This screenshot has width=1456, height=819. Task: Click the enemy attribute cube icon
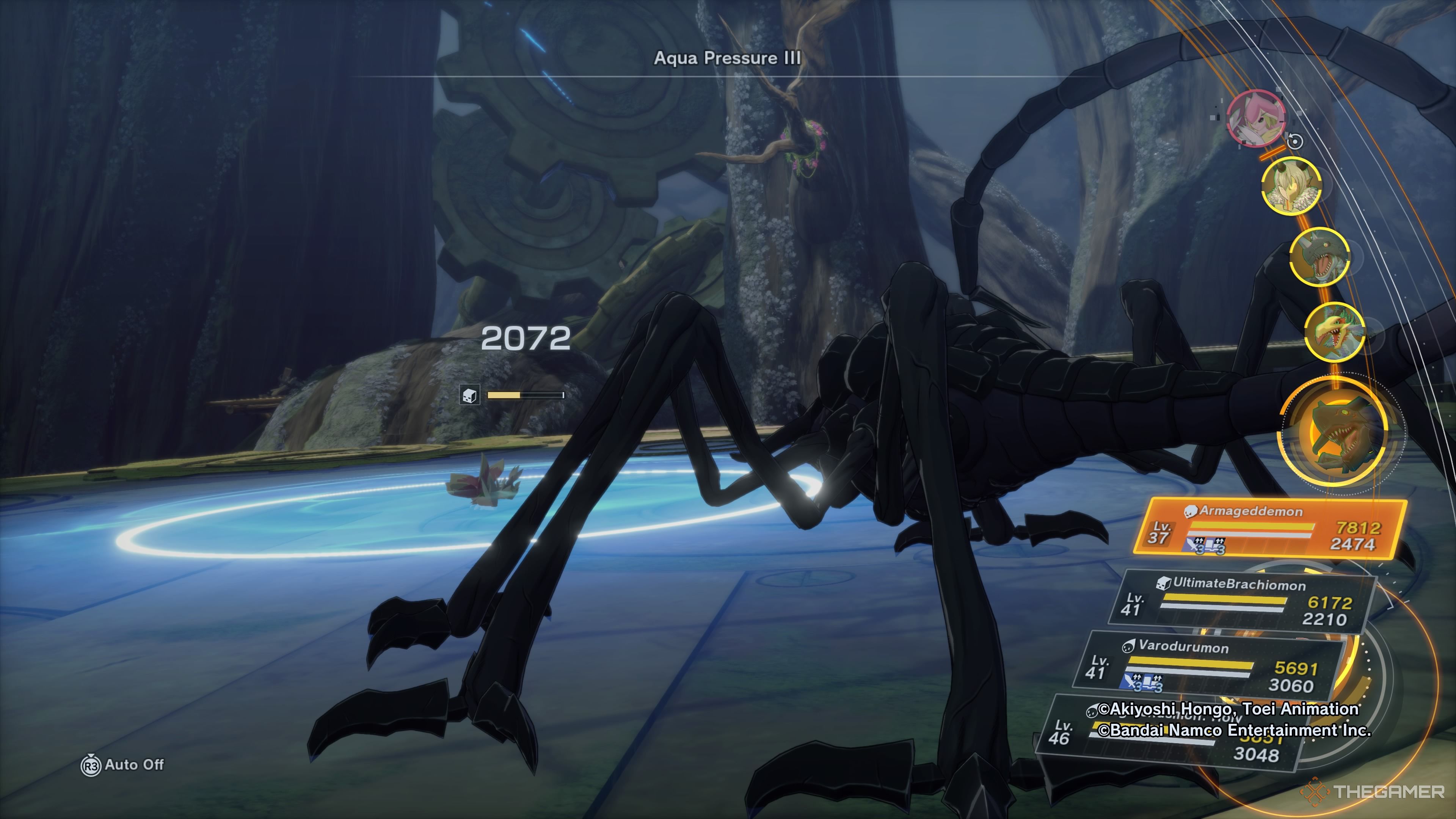tap(470, 395)
